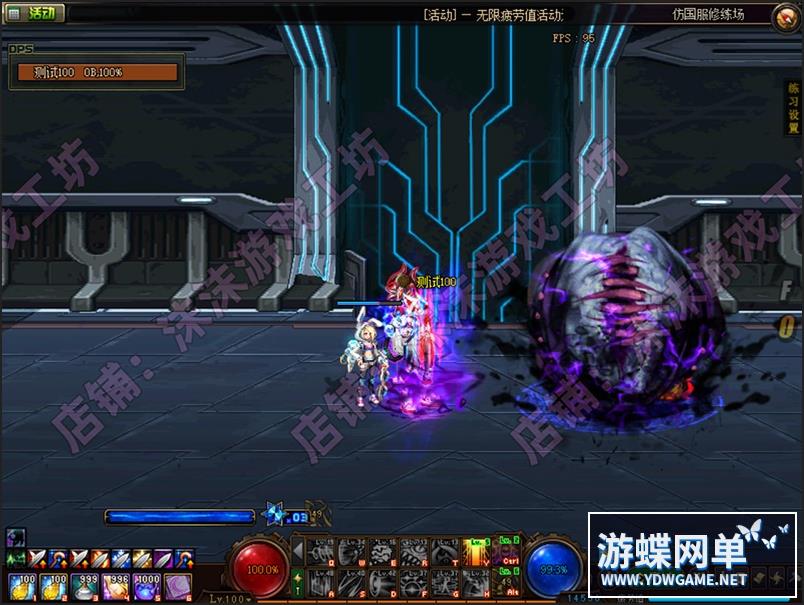The image size is (804, 605).
Task: Open the 练习设置 practice settings tab
Action: click(x=791, y=109)
